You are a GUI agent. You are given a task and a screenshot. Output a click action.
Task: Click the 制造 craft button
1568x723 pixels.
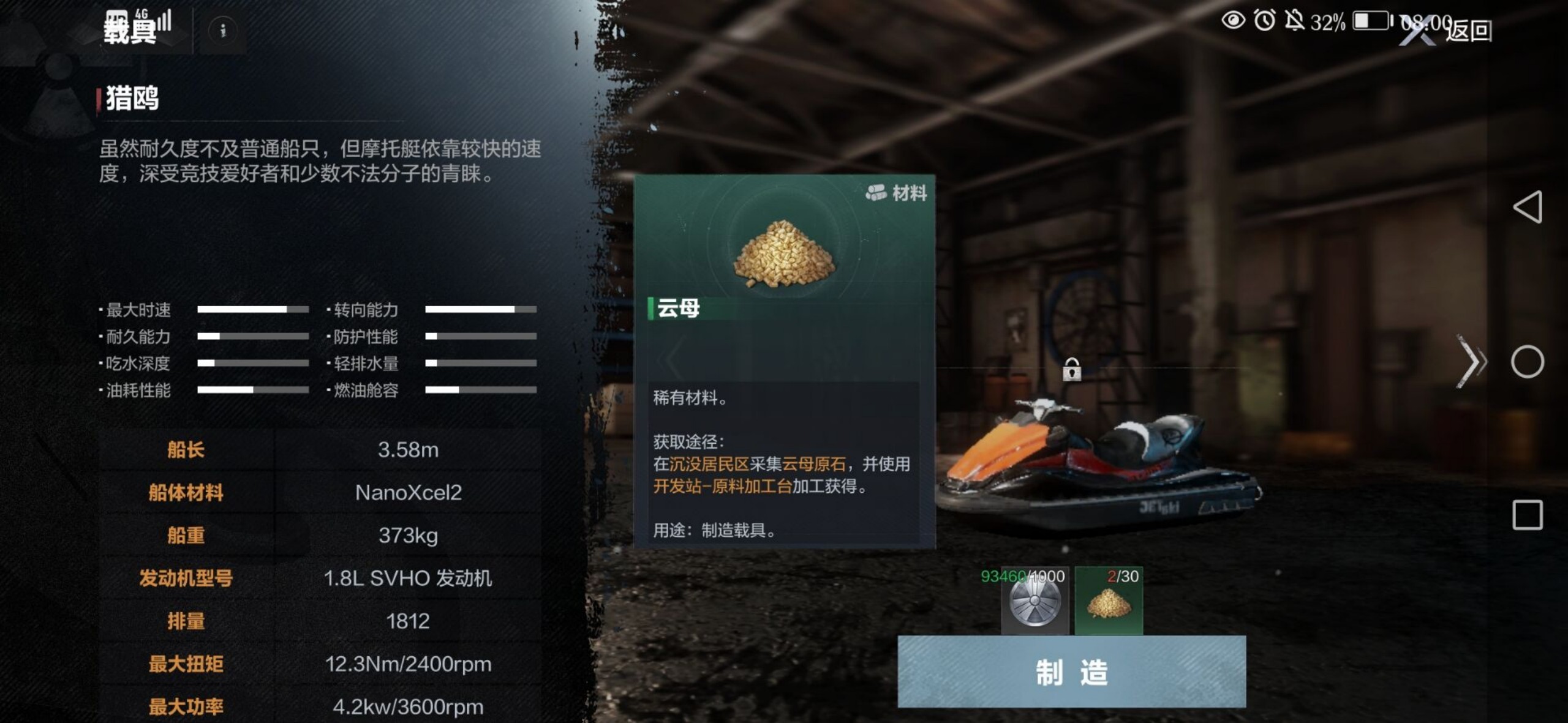coord(1071,672)
